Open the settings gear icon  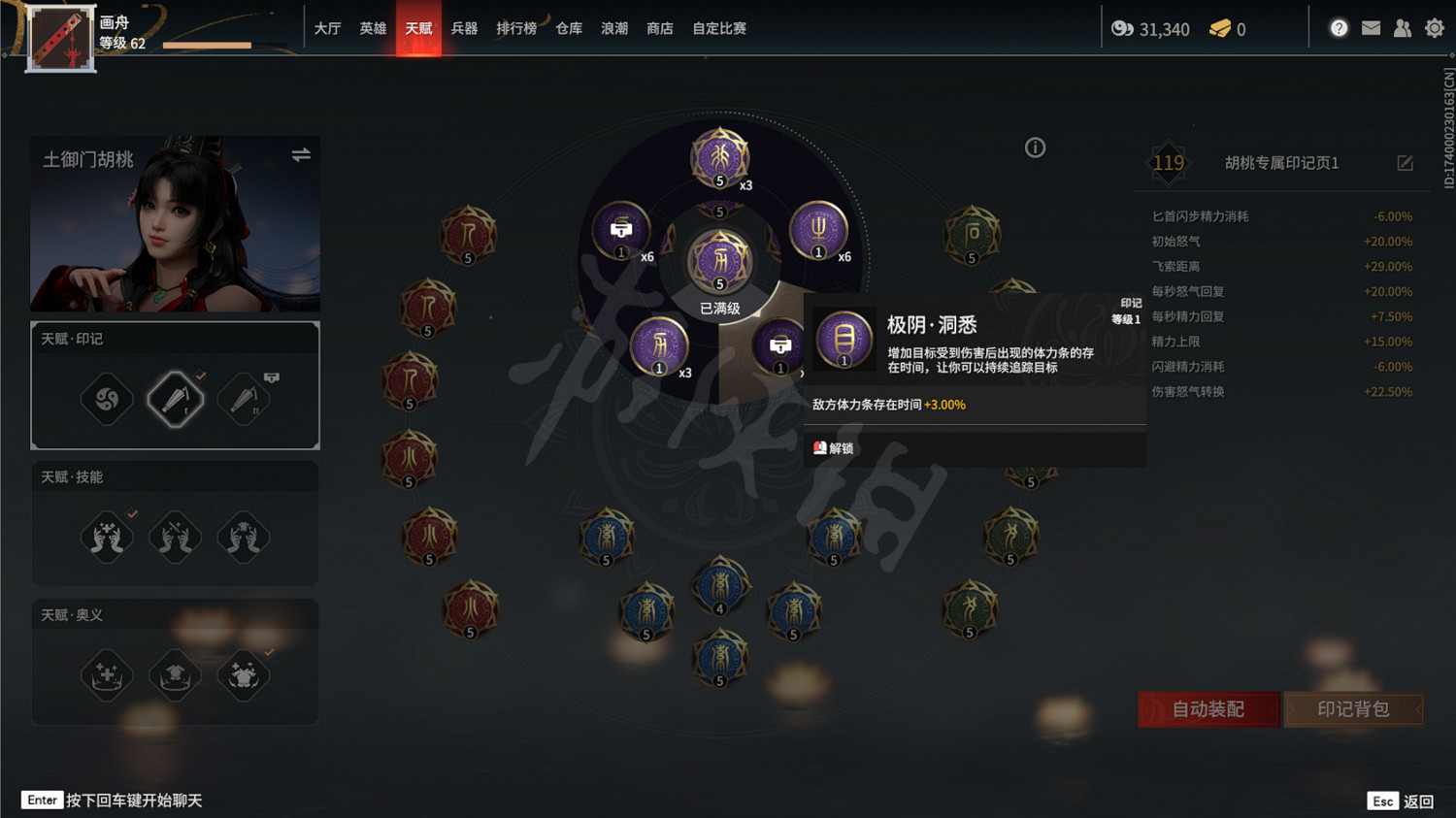1435,28
